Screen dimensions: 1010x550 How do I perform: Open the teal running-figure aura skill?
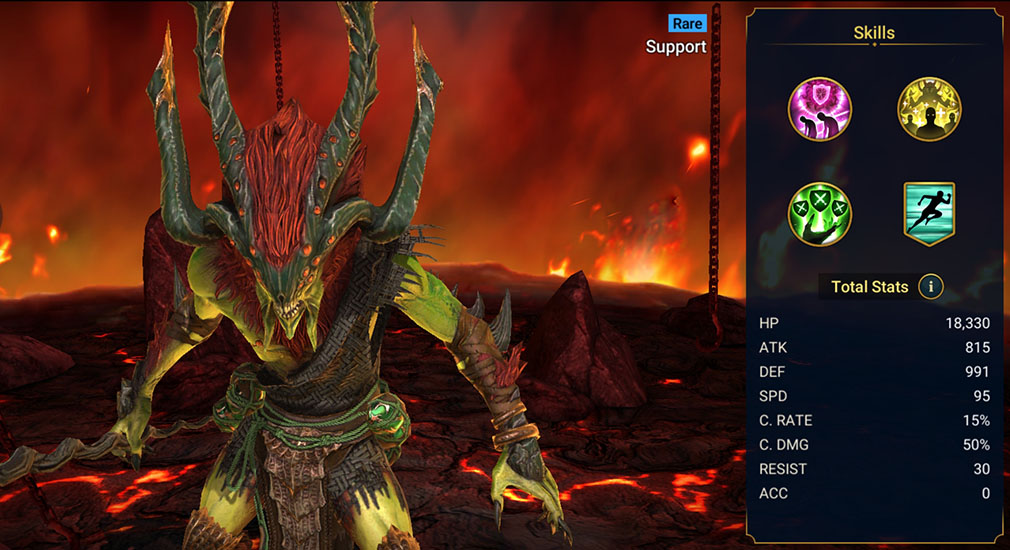pyautogui.click(x=929, y=213)
